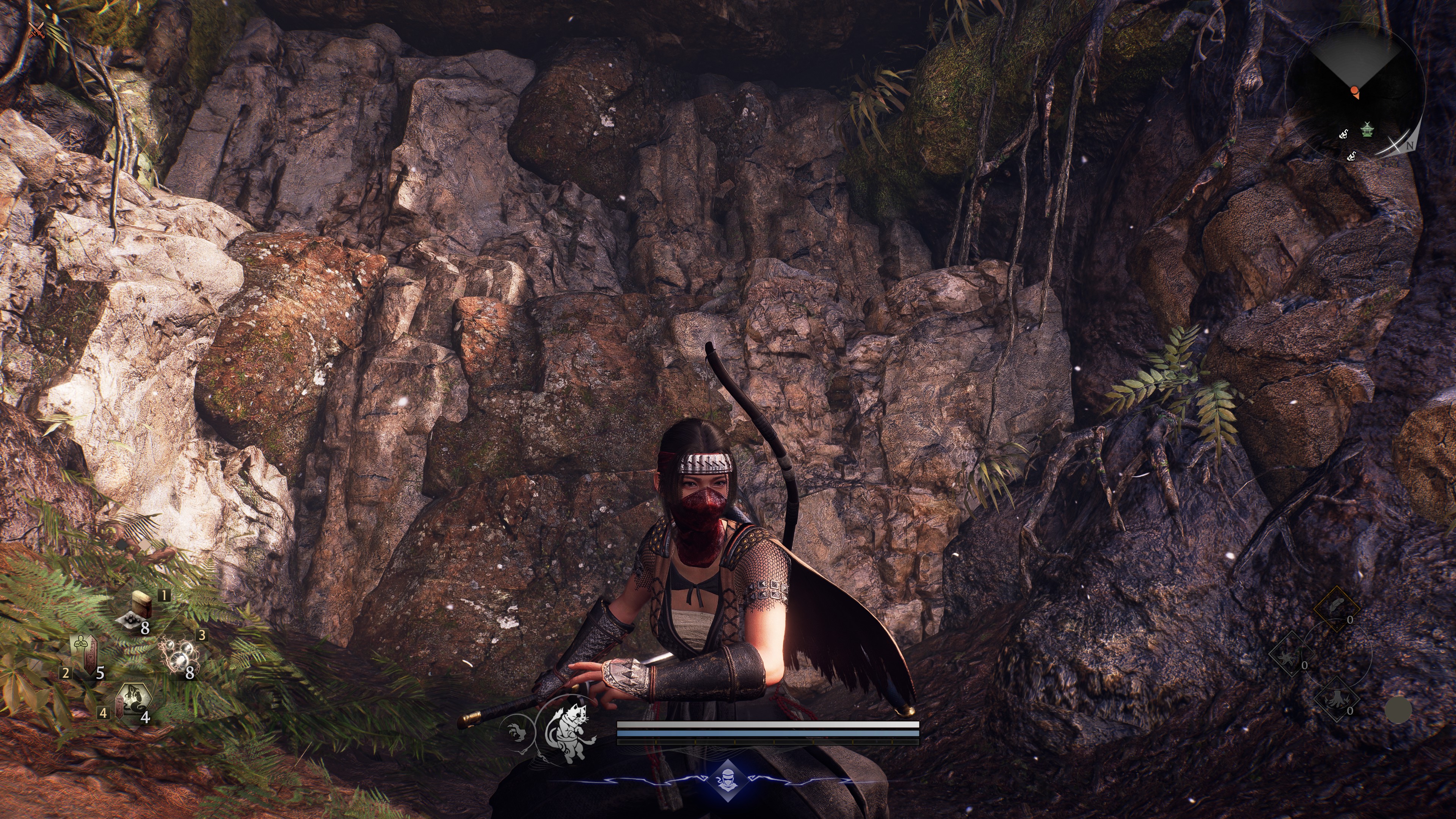Click the green shrine marker on minimap
Viewport: 1456px width, 819px height.
[1367, 129]
